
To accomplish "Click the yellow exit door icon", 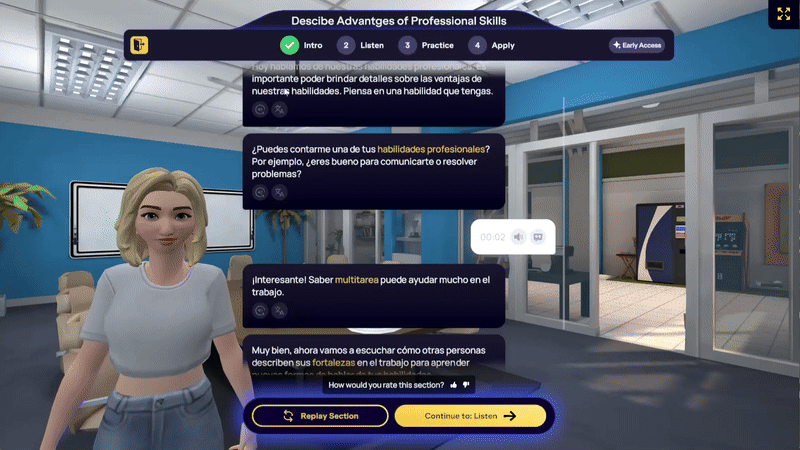I will [139, 45].
